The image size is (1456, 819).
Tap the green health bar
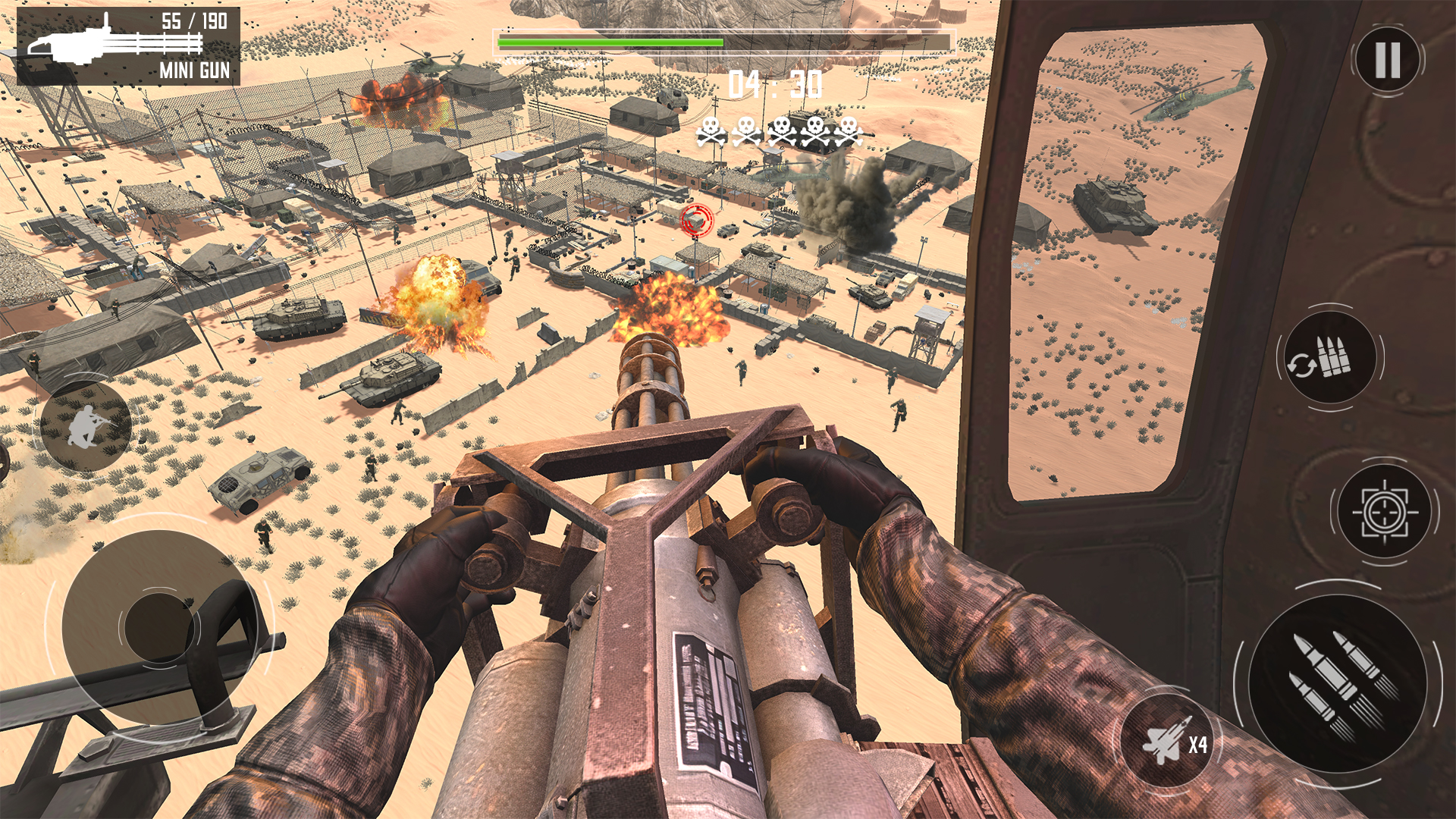pos(610,40)
